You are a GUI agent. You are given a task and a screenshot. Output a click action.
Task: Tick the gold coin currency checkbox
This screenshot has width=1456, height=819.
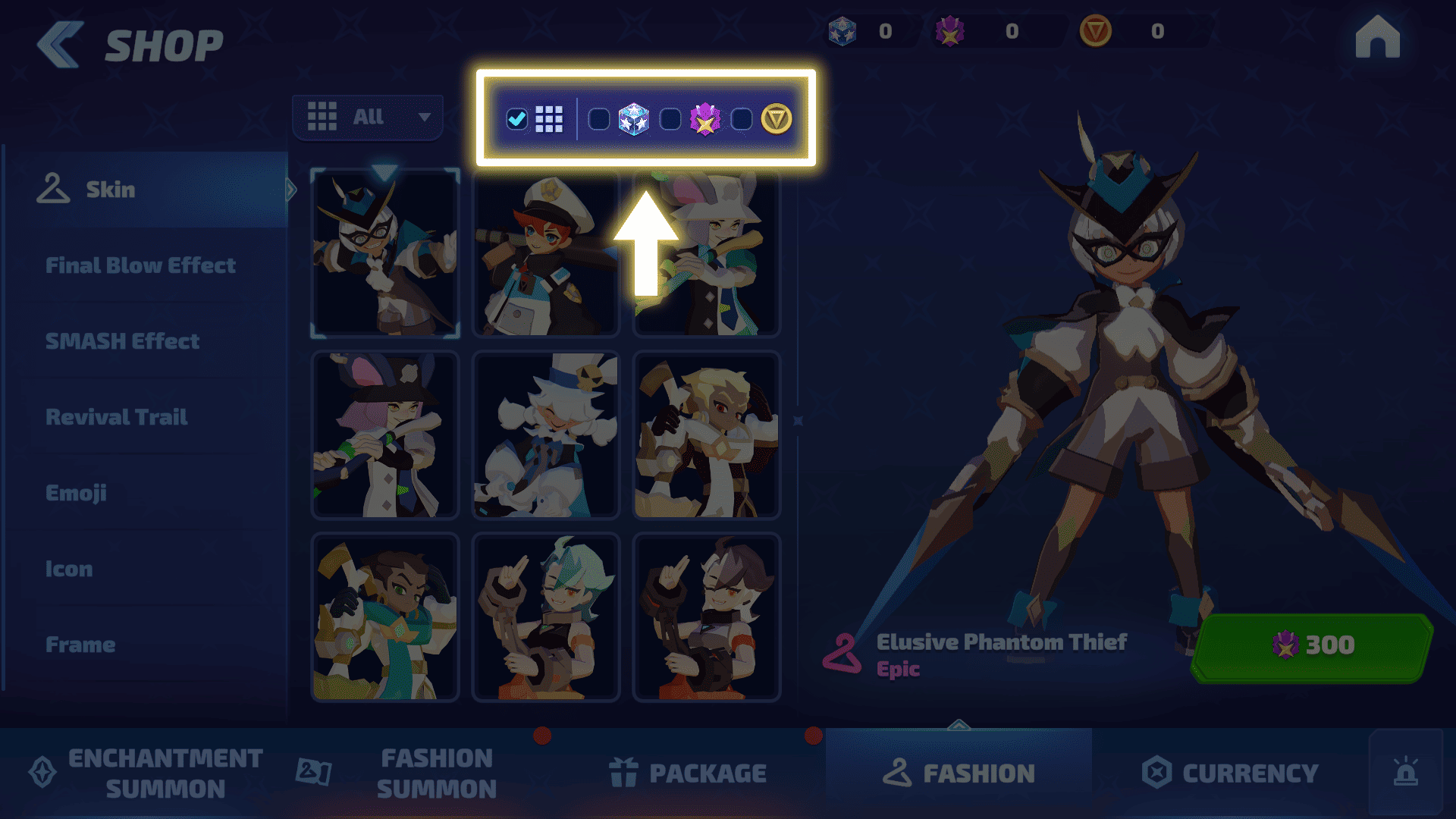pyautogui.click(x=742, y=119)
